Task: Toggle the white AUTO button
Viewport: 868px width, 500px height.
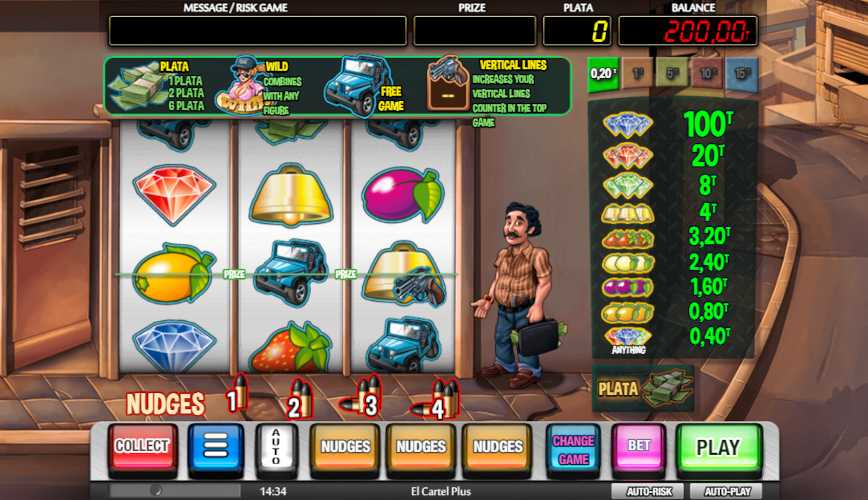Action: [276, 449]
